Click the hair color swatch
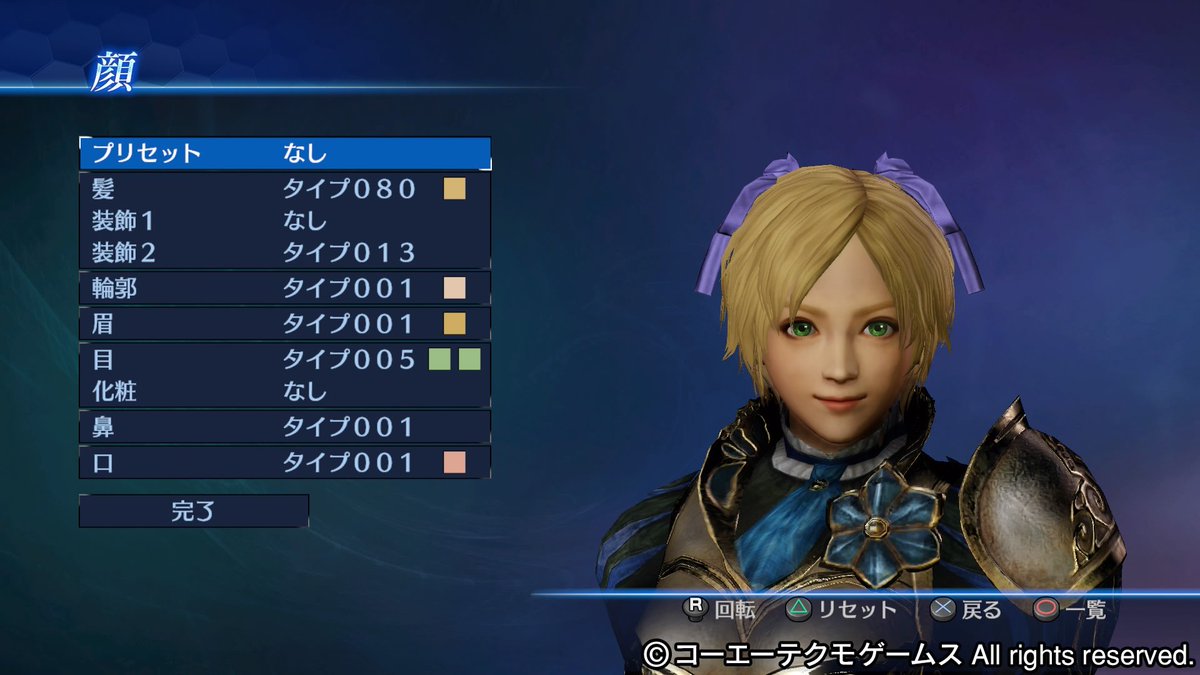This screenshot has height=675, width=1200. 455,188
